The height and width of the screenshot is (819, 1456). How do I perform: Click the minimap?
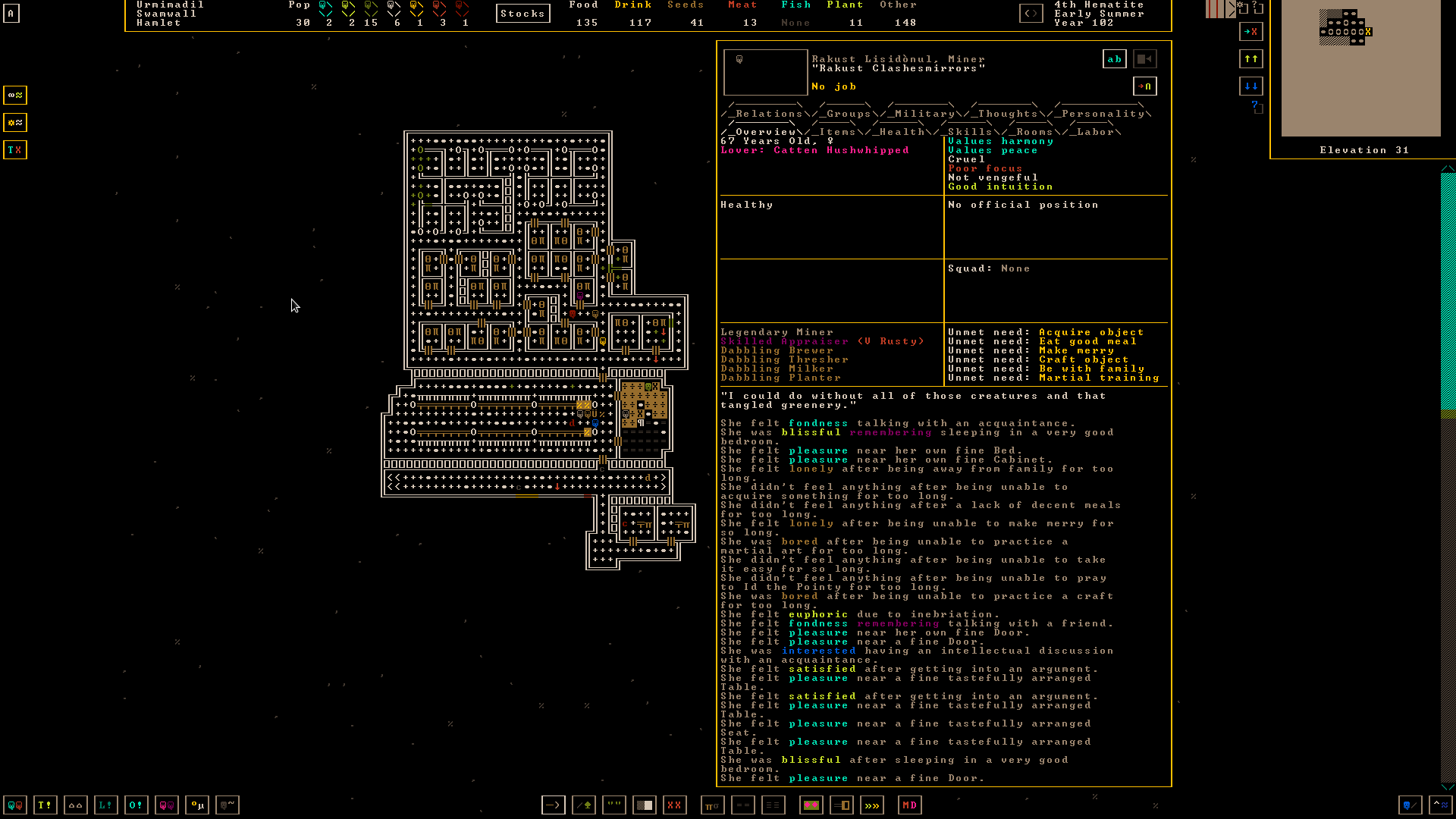1360,68
